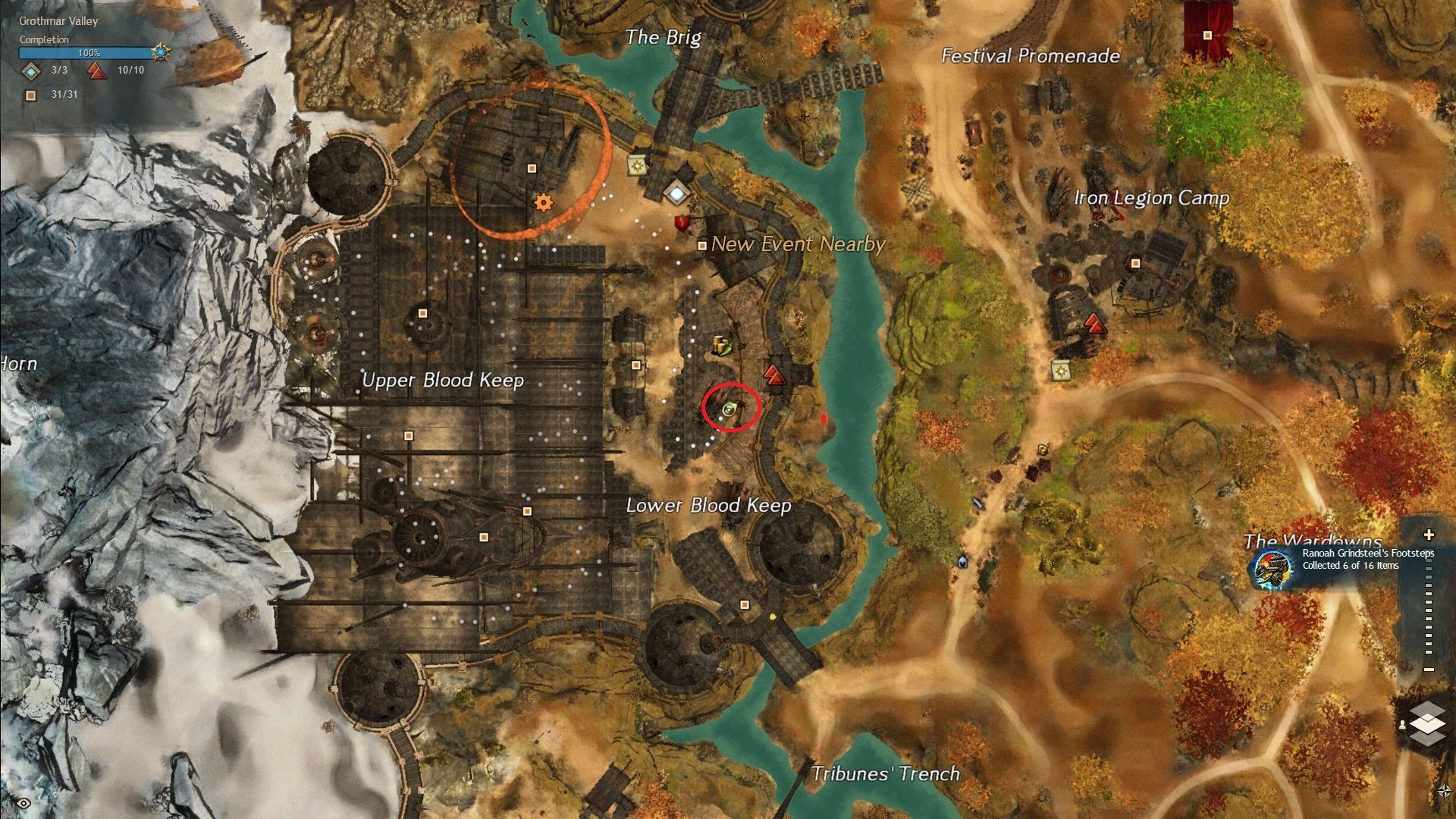Select the red broken-heart repair marker
Screen dimensions: 1456x819
coord(682,222)
